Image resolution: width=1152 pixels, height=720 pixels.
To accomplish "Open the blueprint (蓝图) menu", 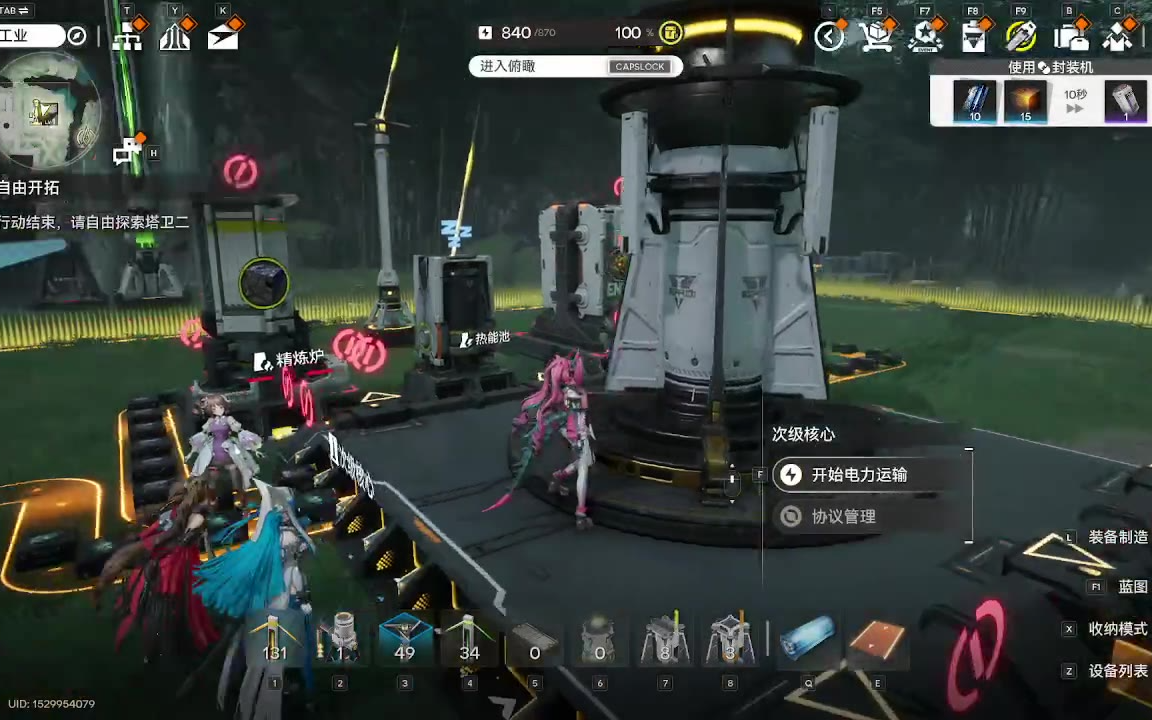I will 1131,587.
